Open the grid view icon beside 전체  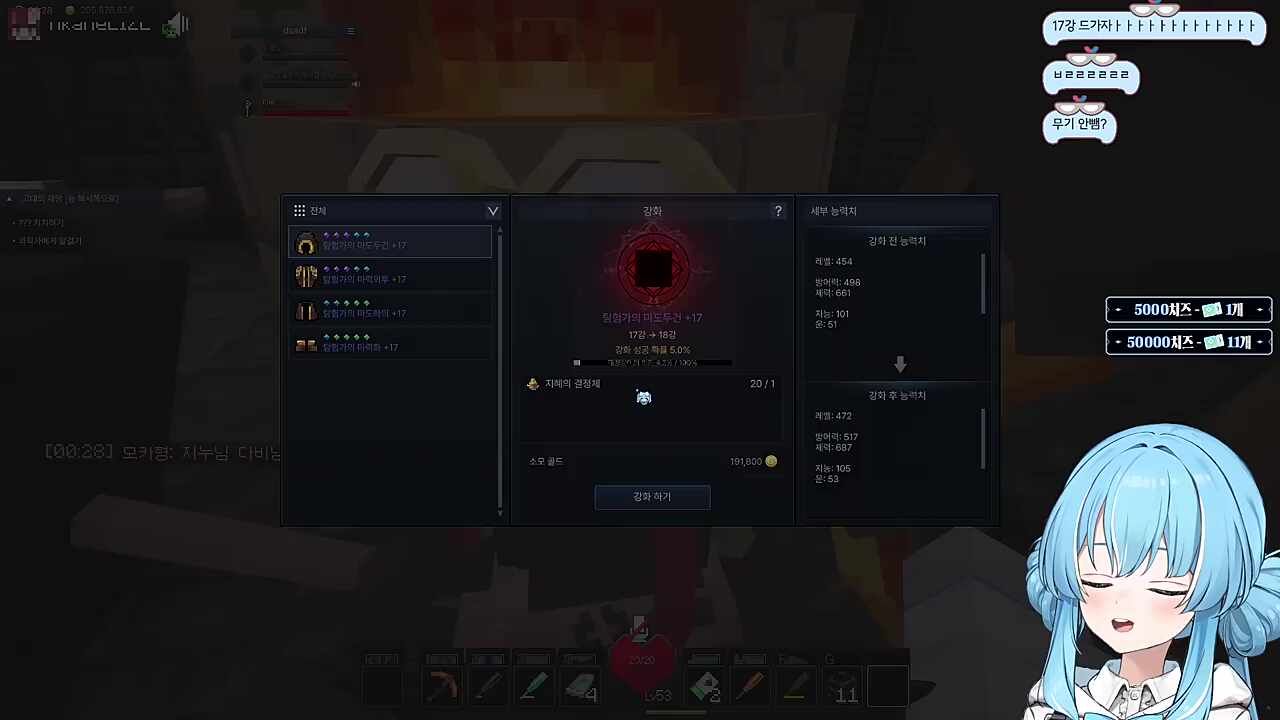299,210
